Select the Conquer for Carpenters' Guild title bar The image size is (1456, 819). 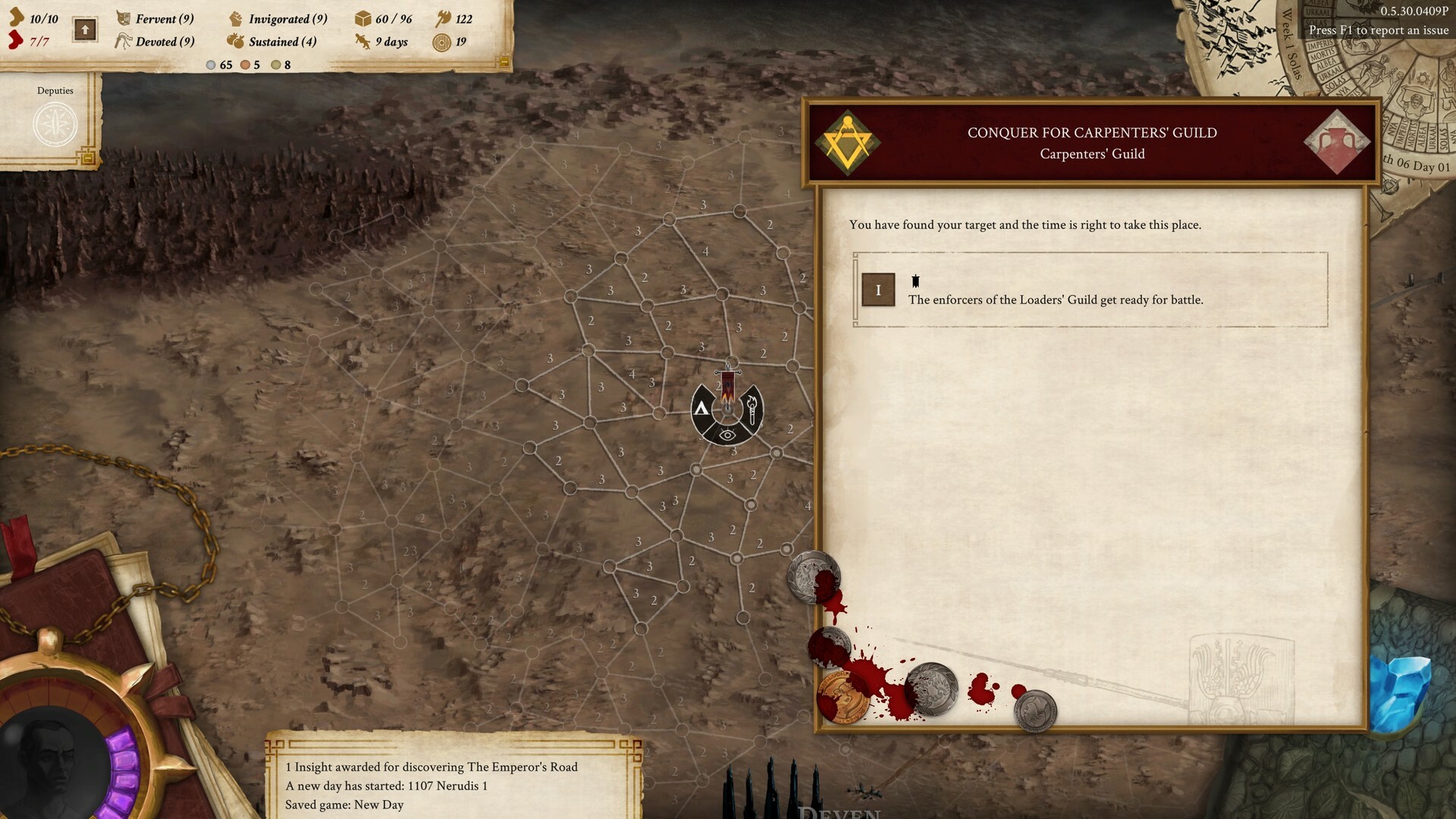point(1092,133)
